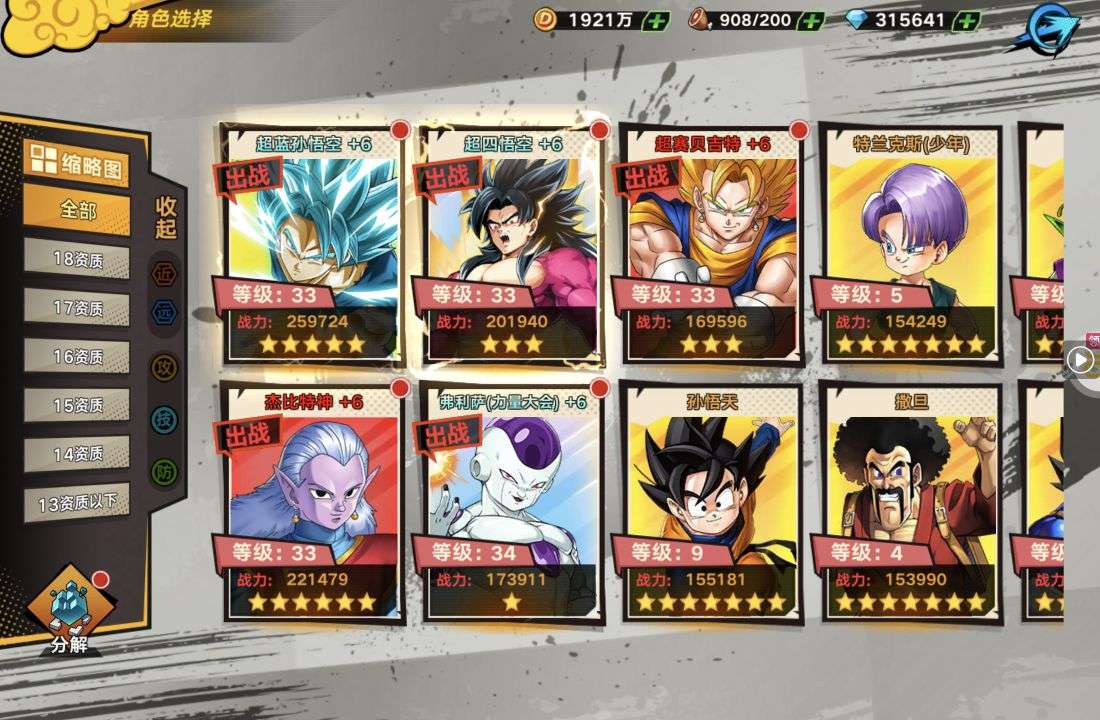Add more diamonds with plus button
Screen dimensions: 1100x720
[966, 20]
